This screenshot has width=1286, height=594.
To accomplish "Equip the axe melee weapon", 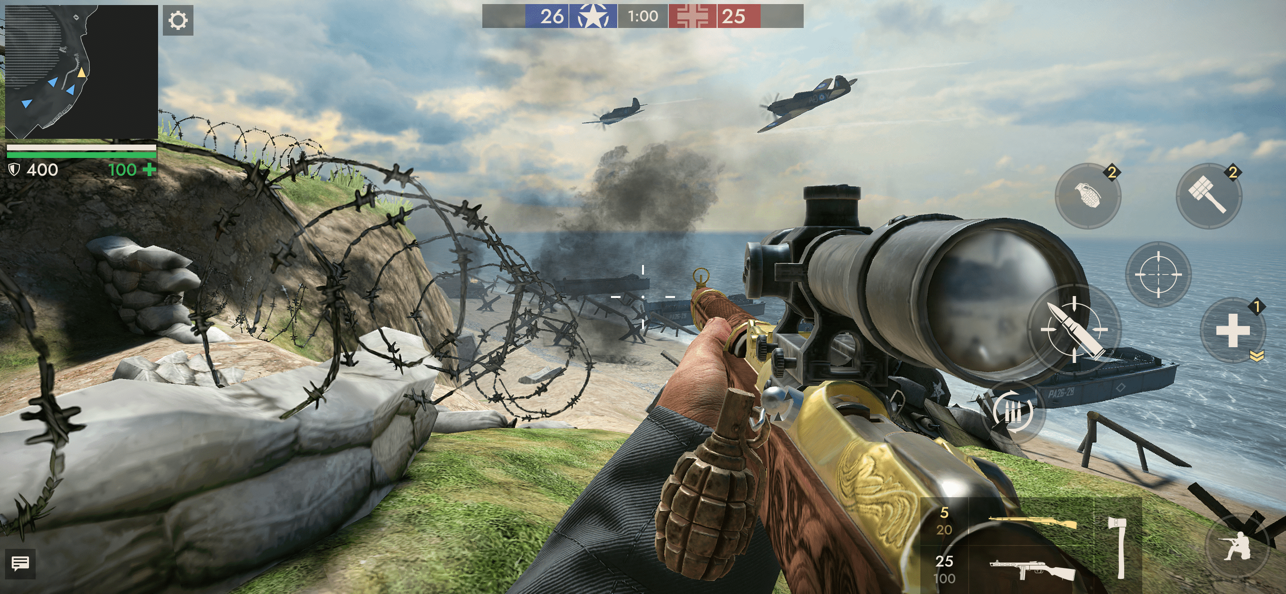I will (x=1120, y=546).
